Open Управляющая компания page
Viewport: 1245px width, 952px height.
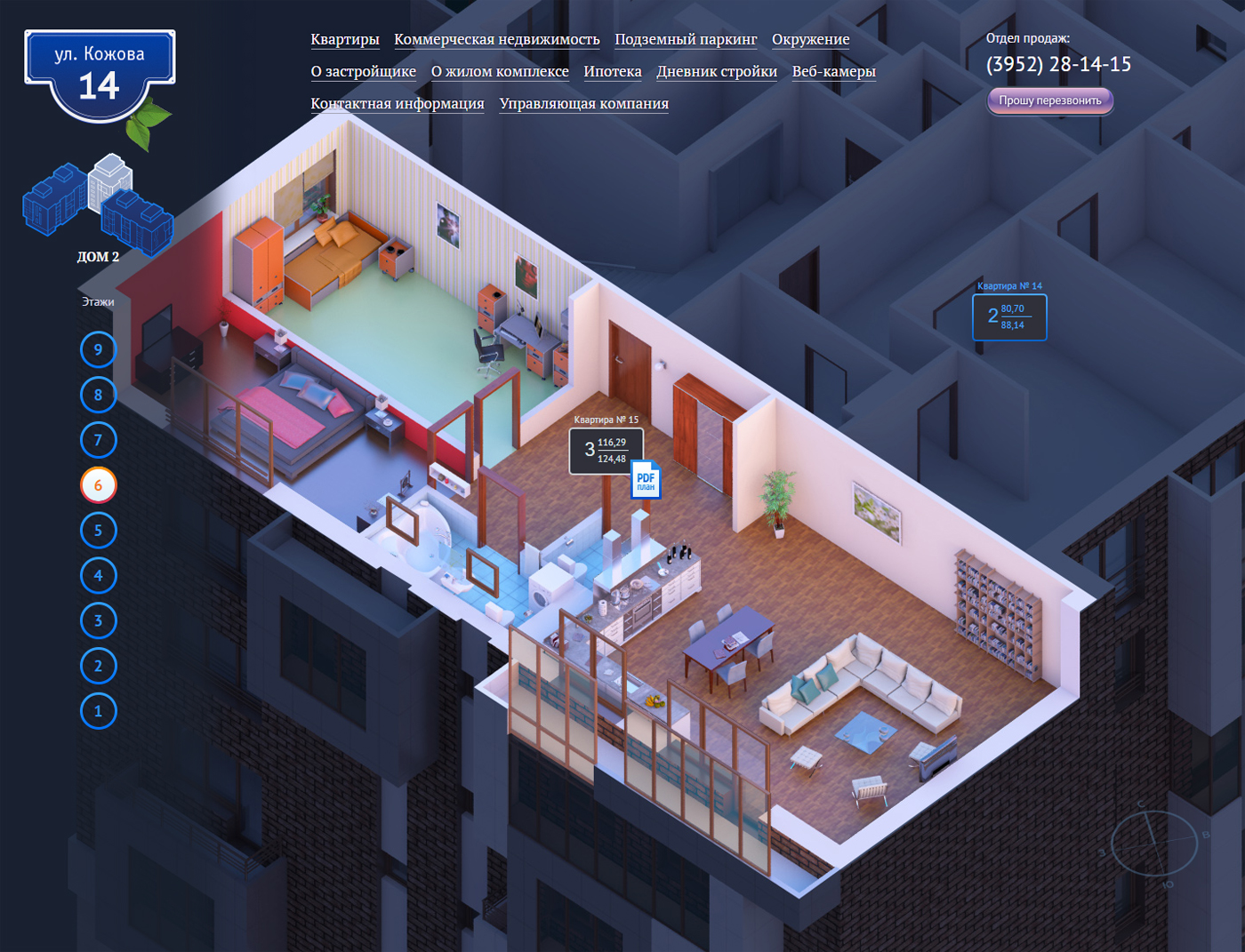coord(583,103)
